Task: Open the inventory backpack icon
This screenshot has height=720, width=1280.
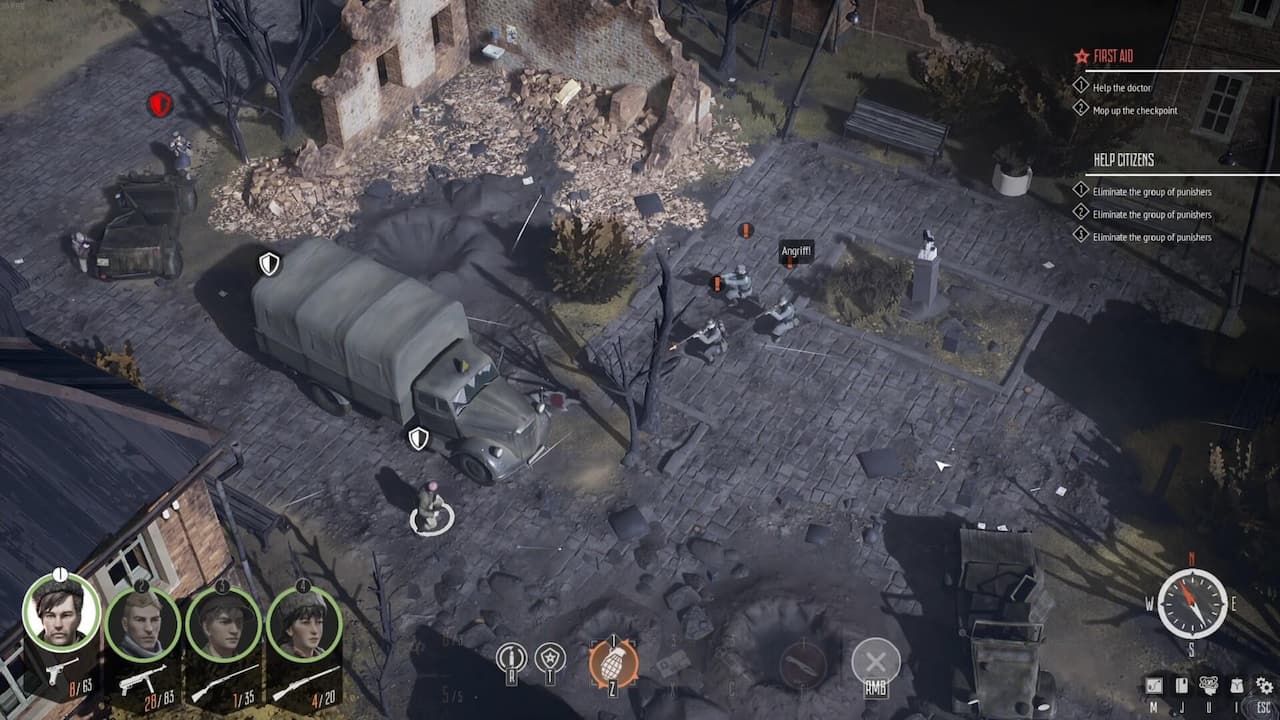Action: point(1237,682)
